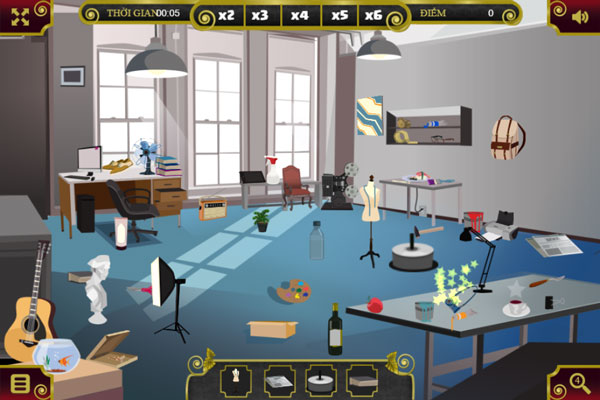Toggle fullscreen with the arrows icon
The height and width of the screenshot is (400, 600).
click(x=20, y=15)
